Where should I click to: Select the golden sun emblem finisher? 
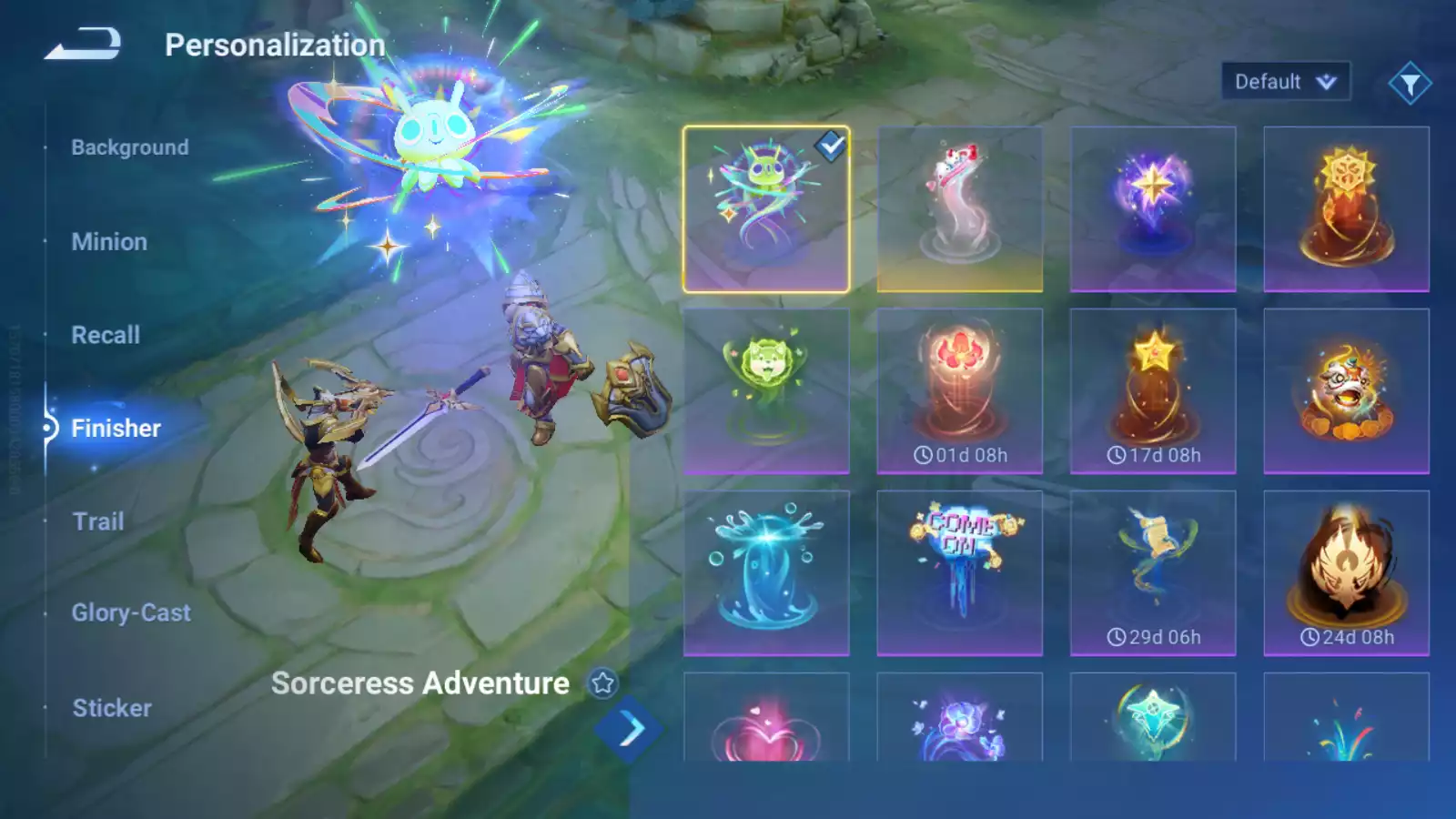coord(1346,209)
